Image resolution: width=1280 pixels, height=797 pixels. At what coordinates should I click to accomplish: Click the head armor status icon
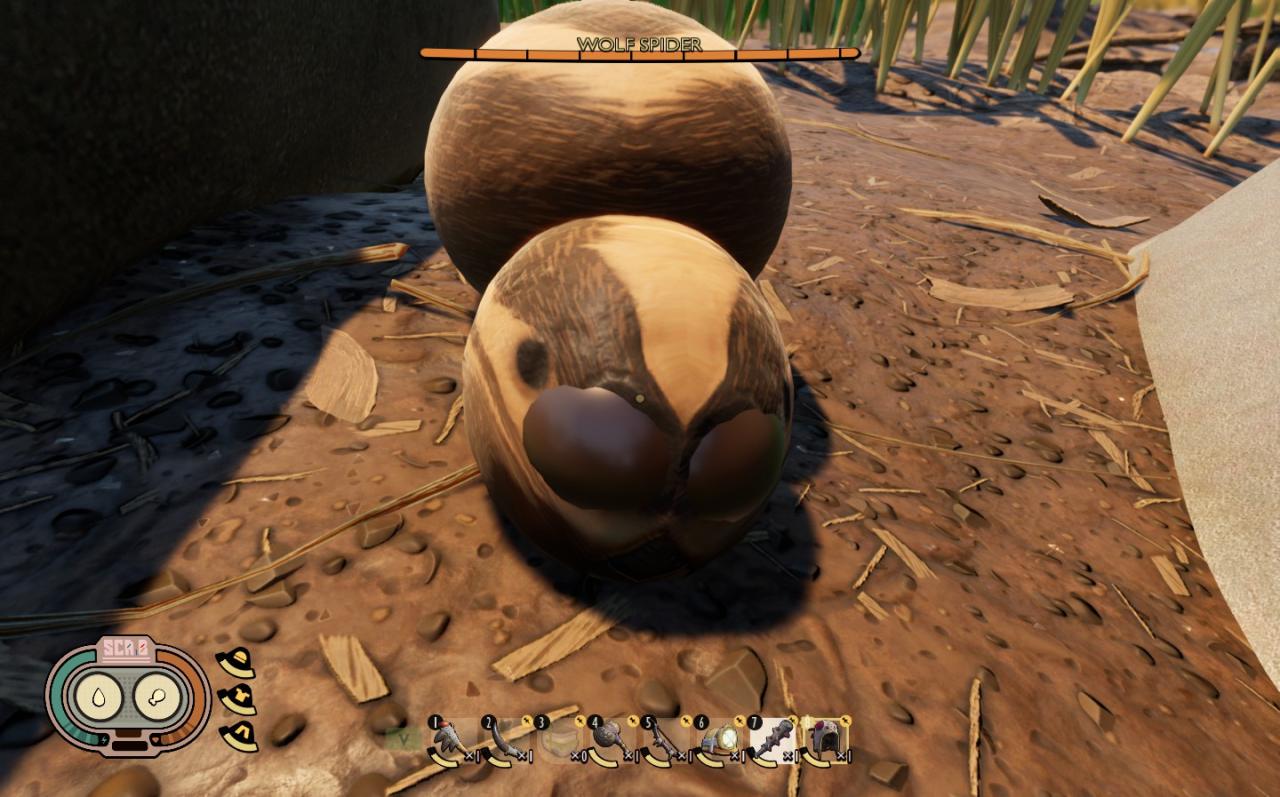click(x=237, y=663)
